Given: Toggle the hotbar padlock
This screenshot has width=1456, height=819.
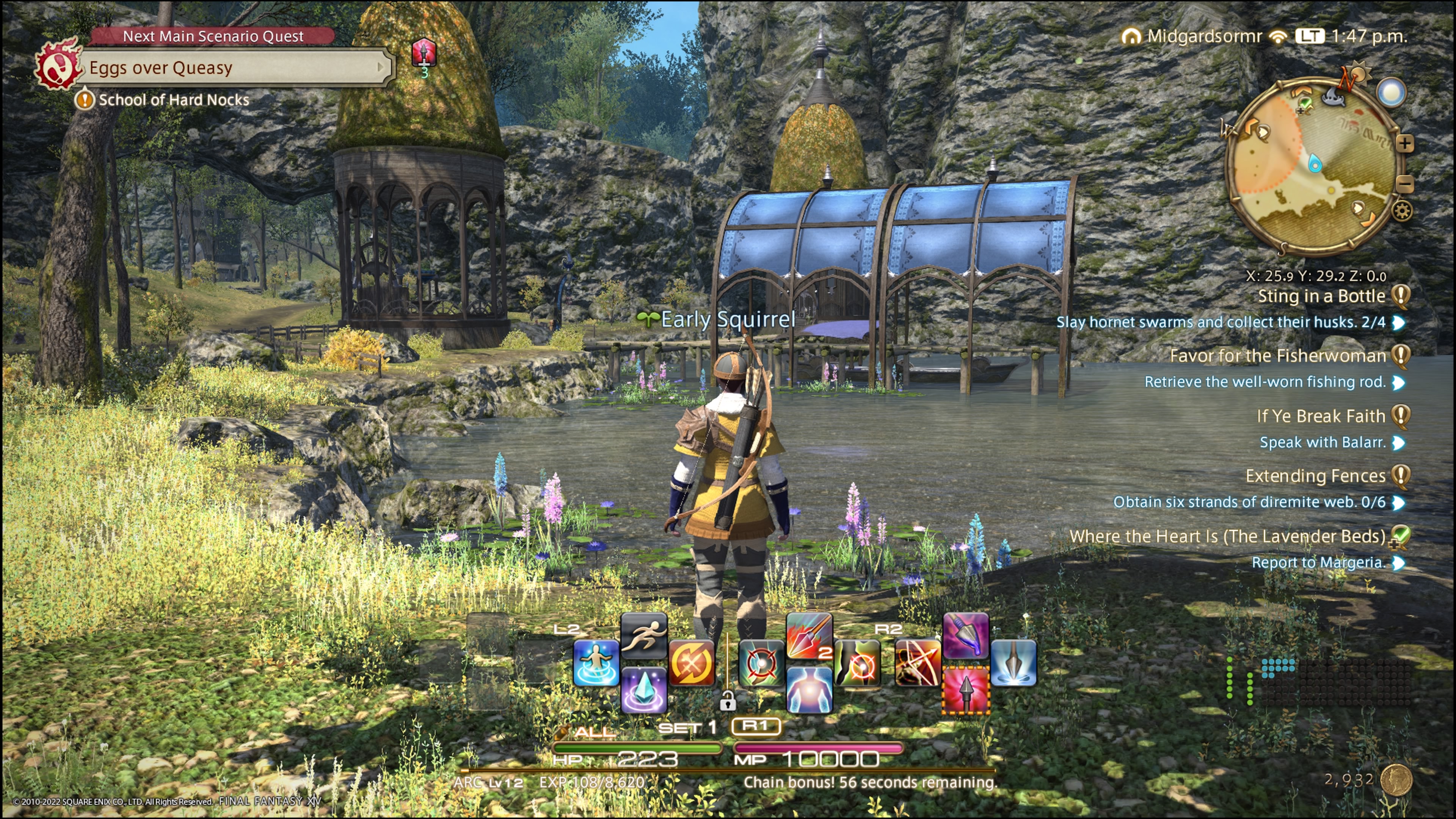Looking at the screenshot, I should pos(728,701).
